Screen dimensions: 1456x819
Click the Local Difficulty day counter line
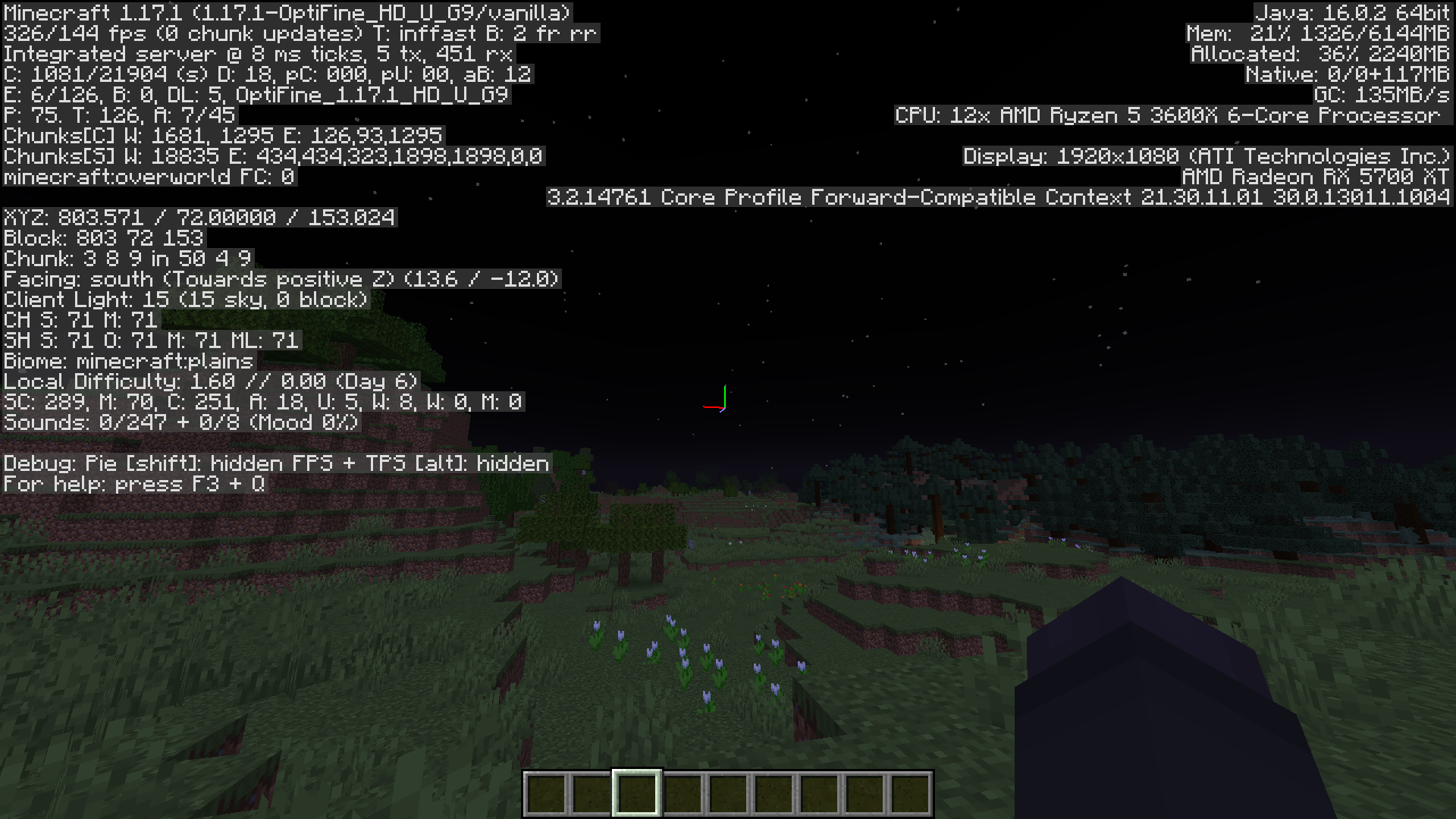[x=210, y=381]
